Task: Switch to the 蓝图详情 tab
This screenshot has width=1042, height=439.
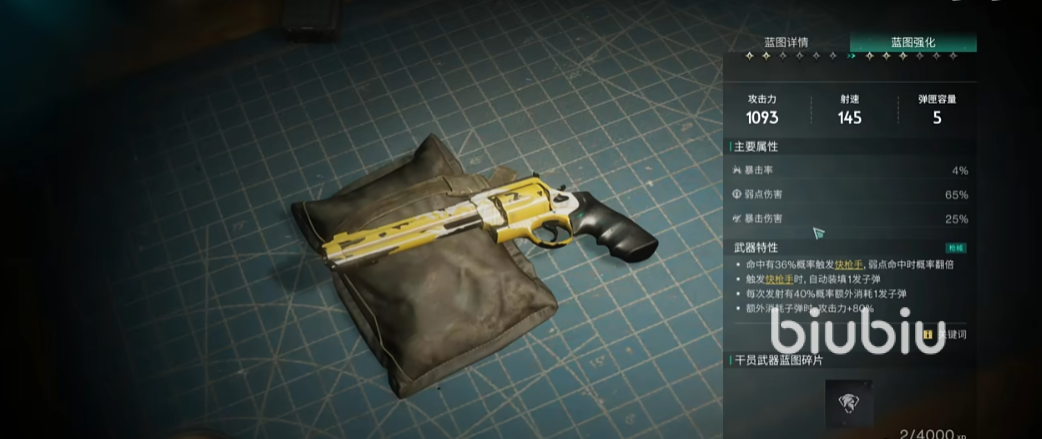Action: click(x=786, y=42)
